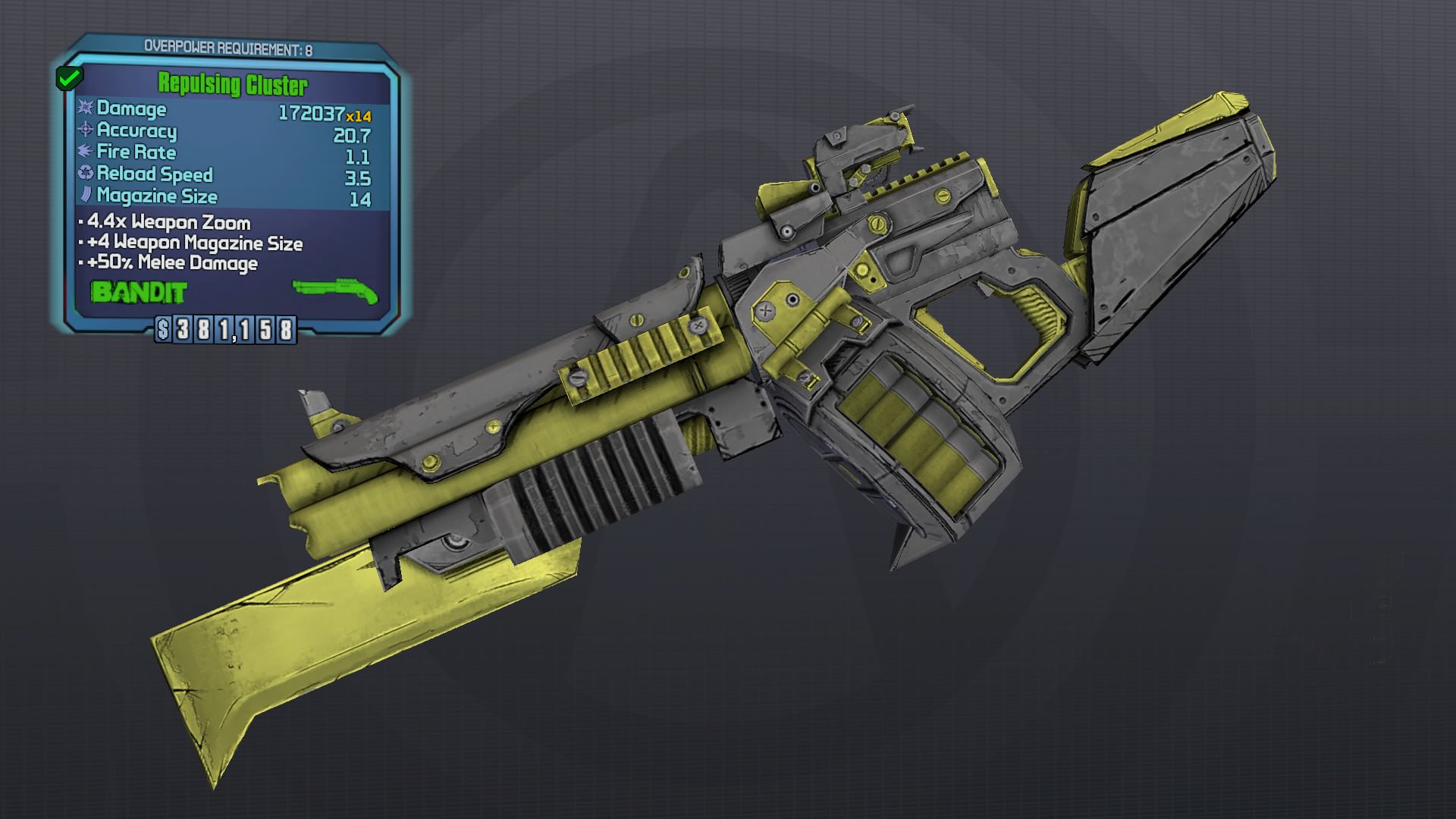
Task: Select the Magazine Size clip icon
Action: (84, 196)
